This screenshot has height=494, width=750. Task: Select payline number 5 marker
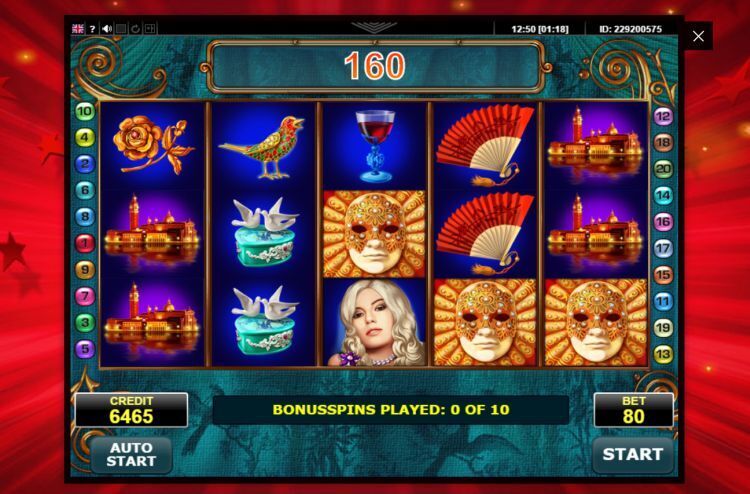(85, 349)
